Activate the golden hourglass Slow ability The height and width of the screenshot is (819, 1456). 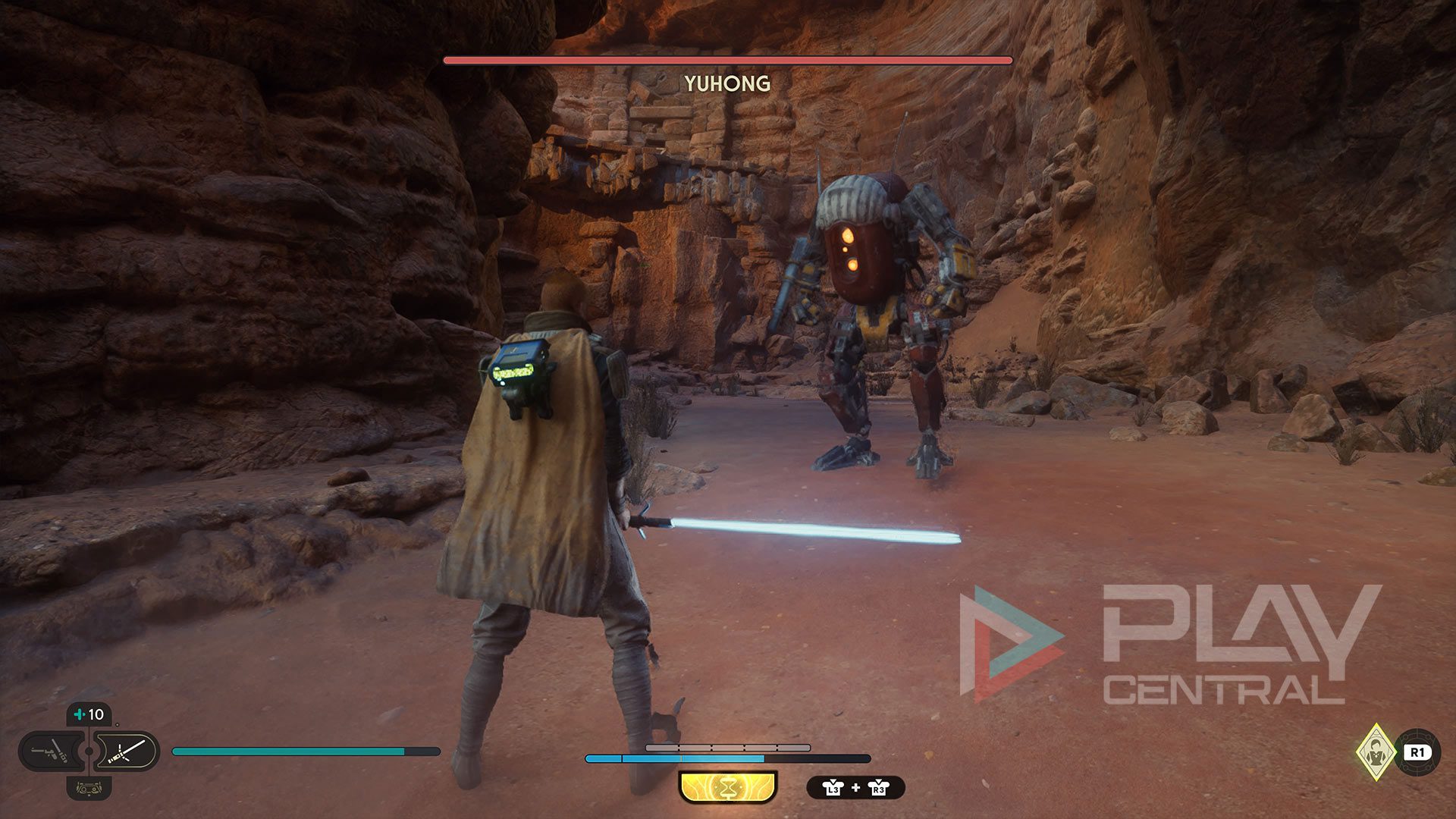pyautogui.click(x=728, y=787)
